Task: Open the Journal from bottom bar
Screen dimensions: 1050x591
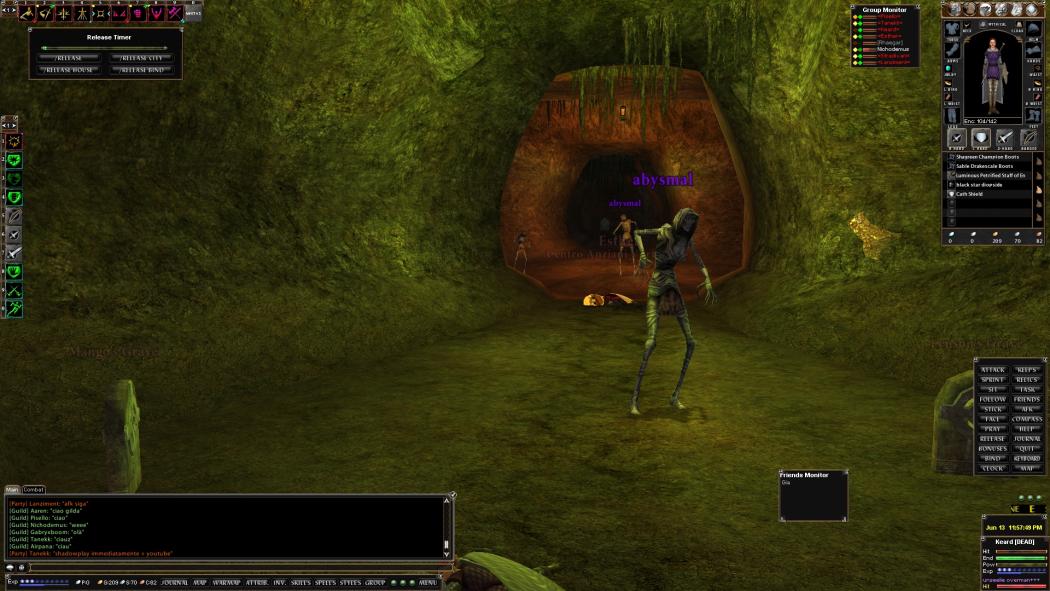Action: [x=175, y=582]
